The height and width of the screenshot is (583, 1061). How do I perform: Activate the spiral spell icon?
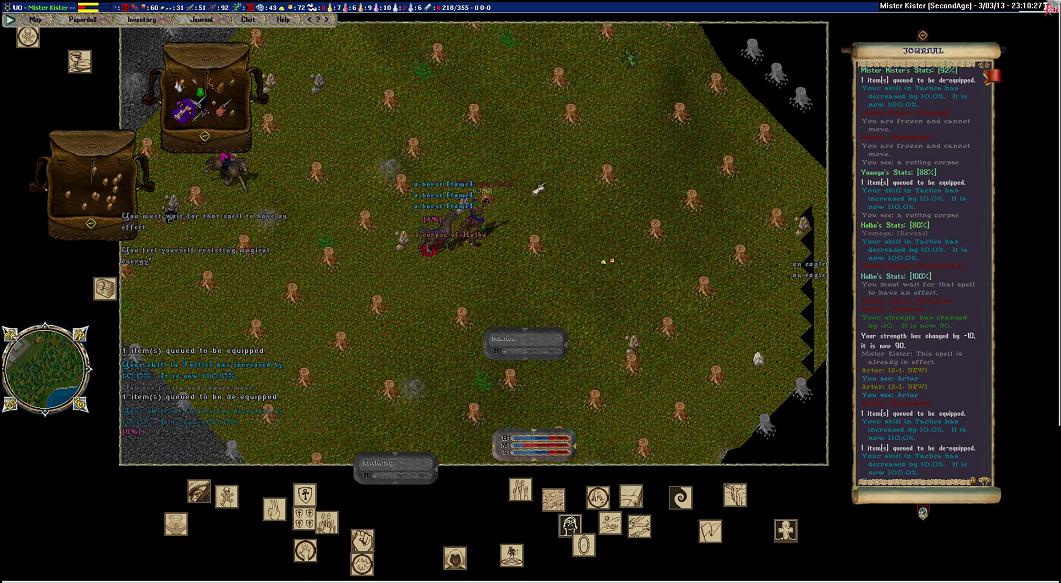pyautogui.click(x=681, y=497)
